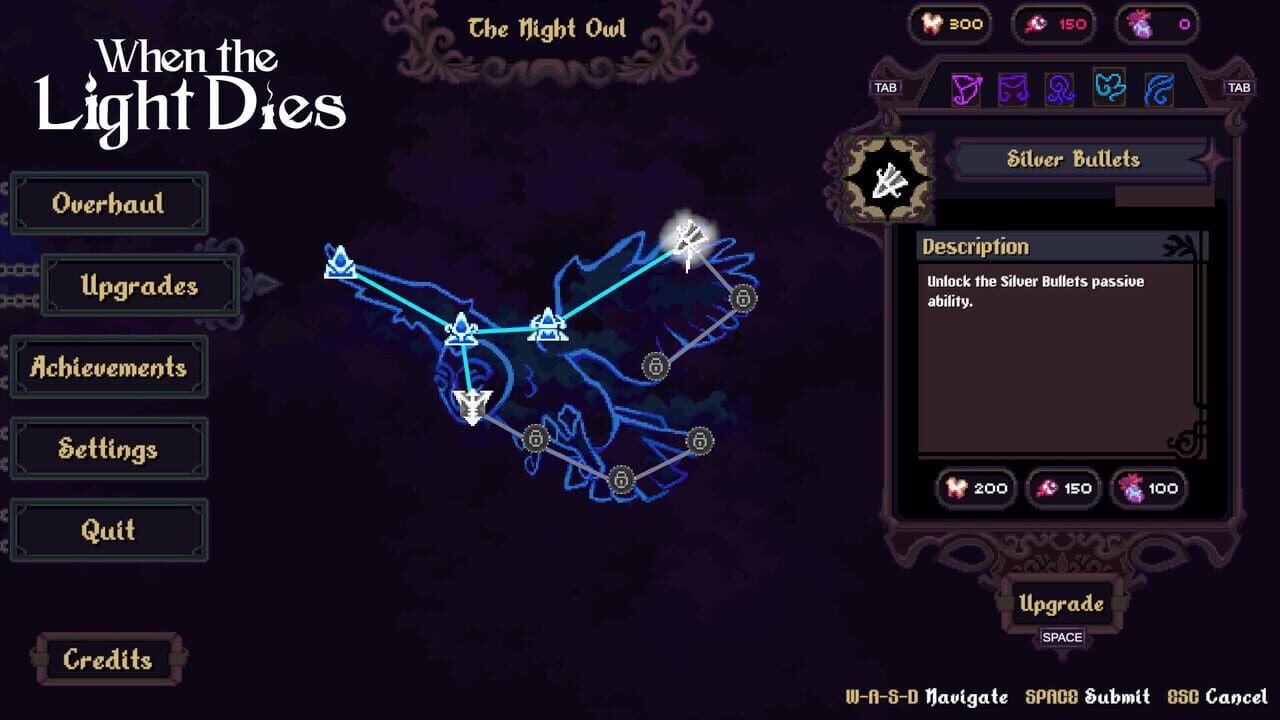This screenshot has width=1280, height=720.
Task: Select the blue spiral constellation icon
Action: (1060, 88)
